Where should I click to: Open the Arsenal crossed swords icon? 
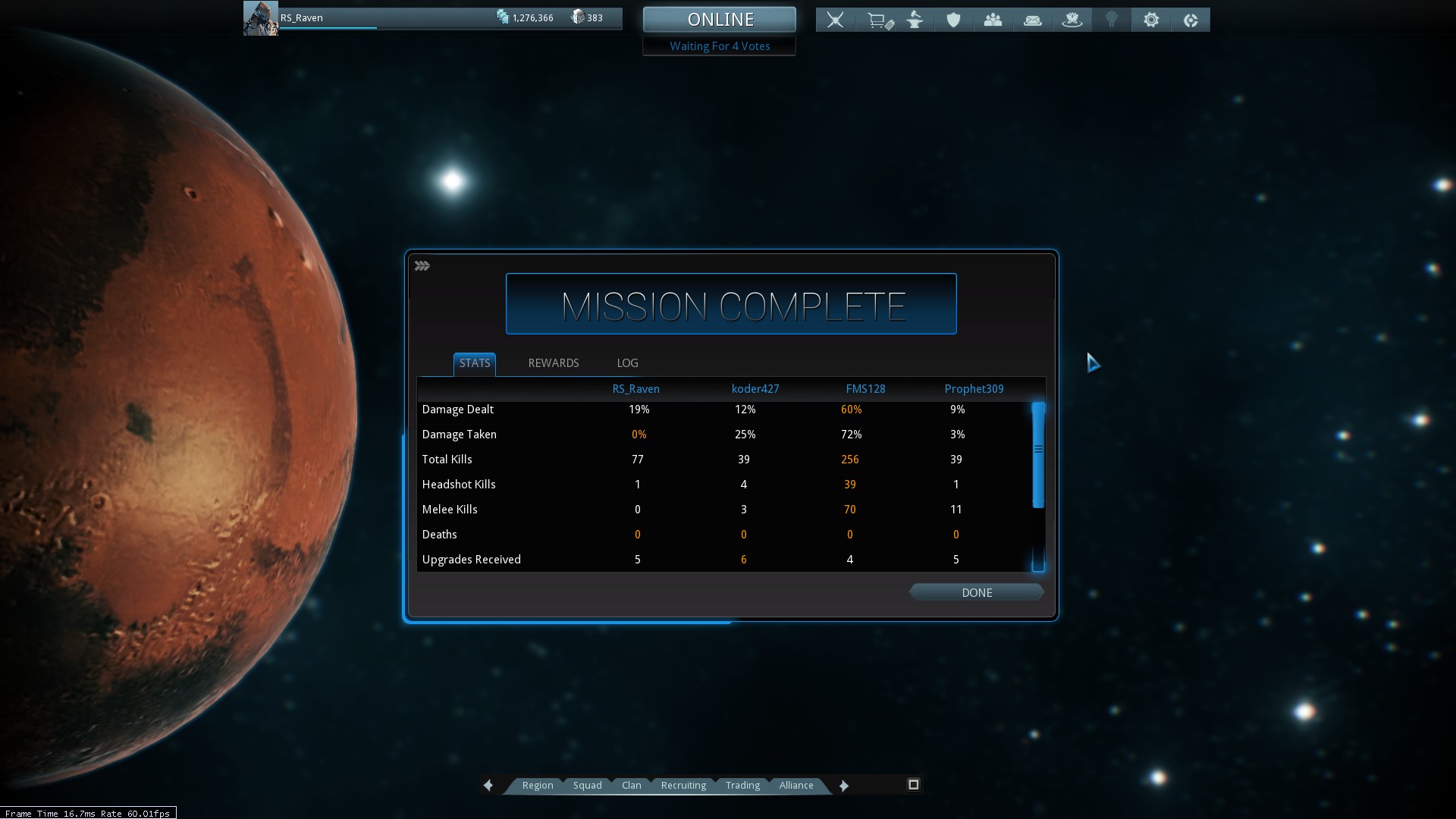click(835, 20)
